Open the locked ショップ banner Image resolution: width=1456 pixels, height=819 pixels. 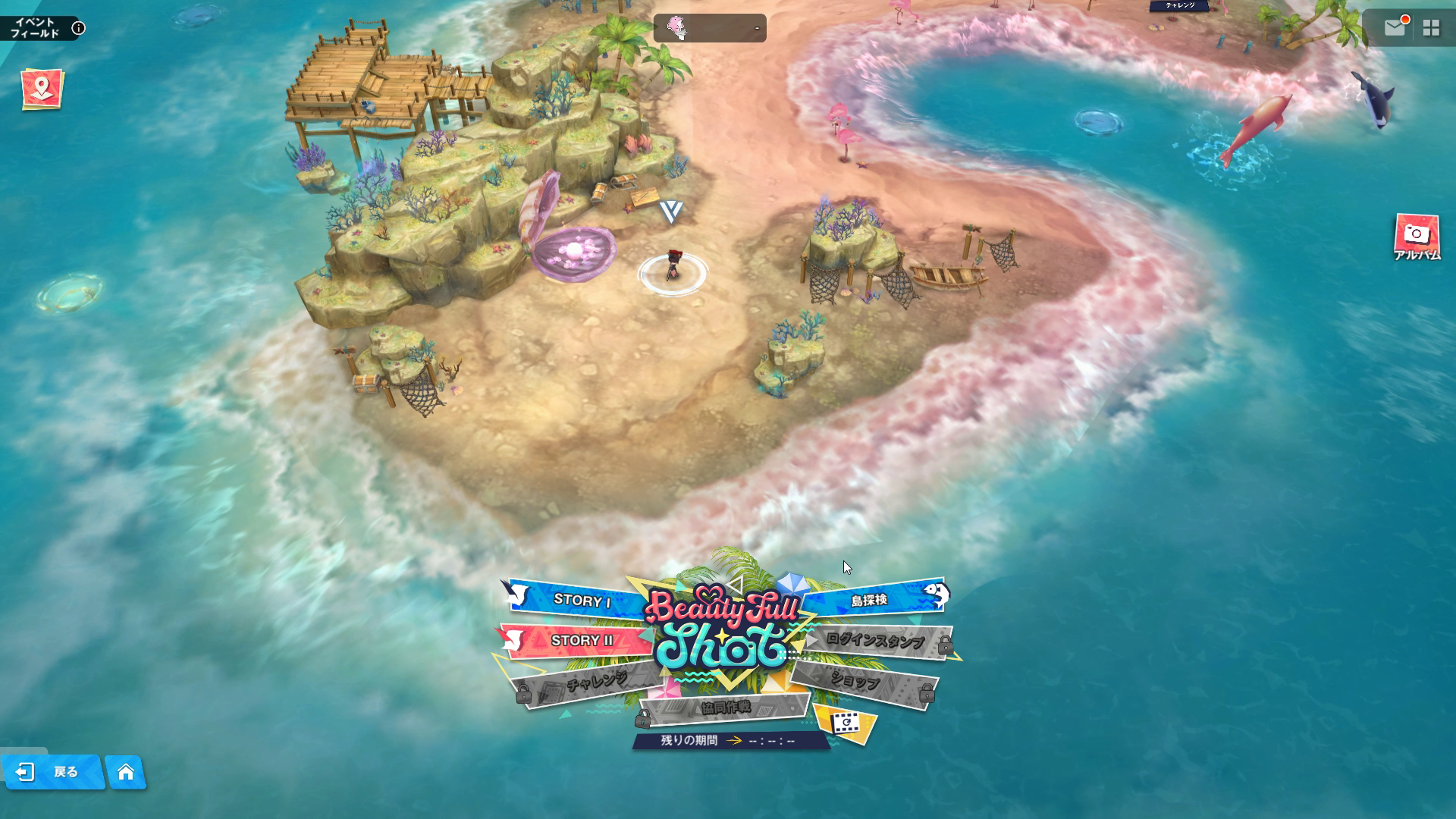[855, 682]
